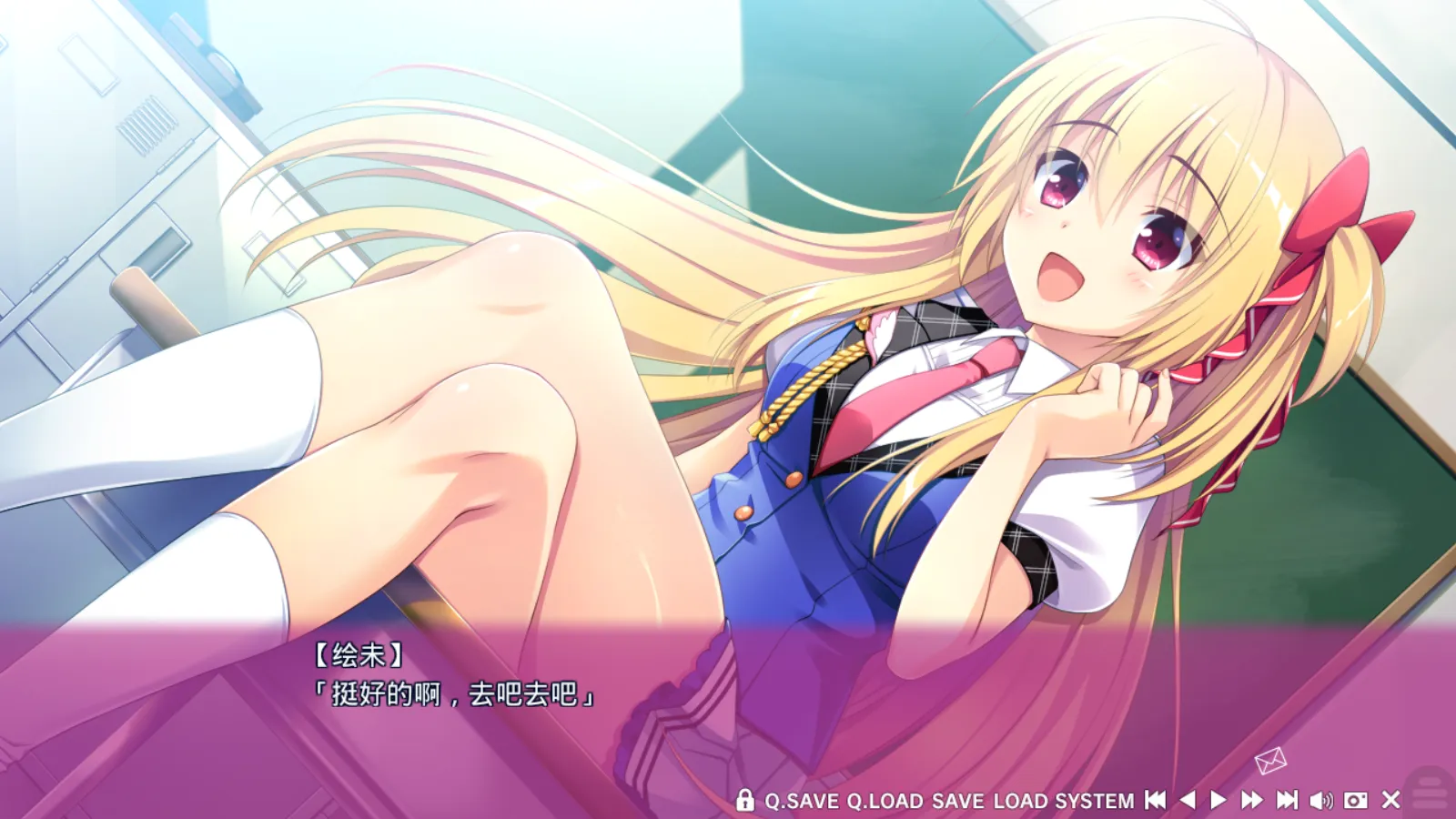Click the envelope icon
This screenshot has height=819, width=1456.
click(1270, 760)
